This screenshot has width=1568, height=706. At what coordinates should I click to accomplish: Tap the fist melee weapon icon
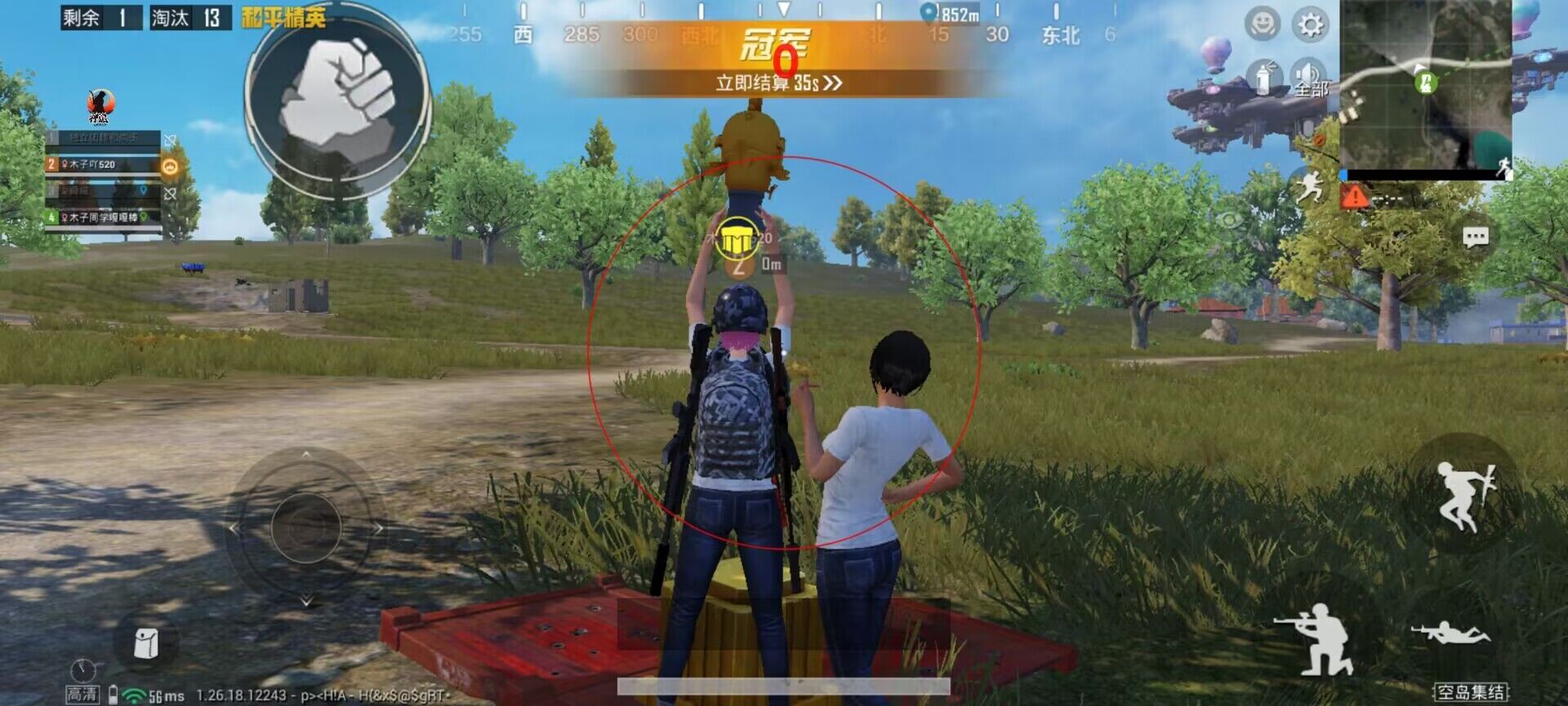(x=335, y=94)
